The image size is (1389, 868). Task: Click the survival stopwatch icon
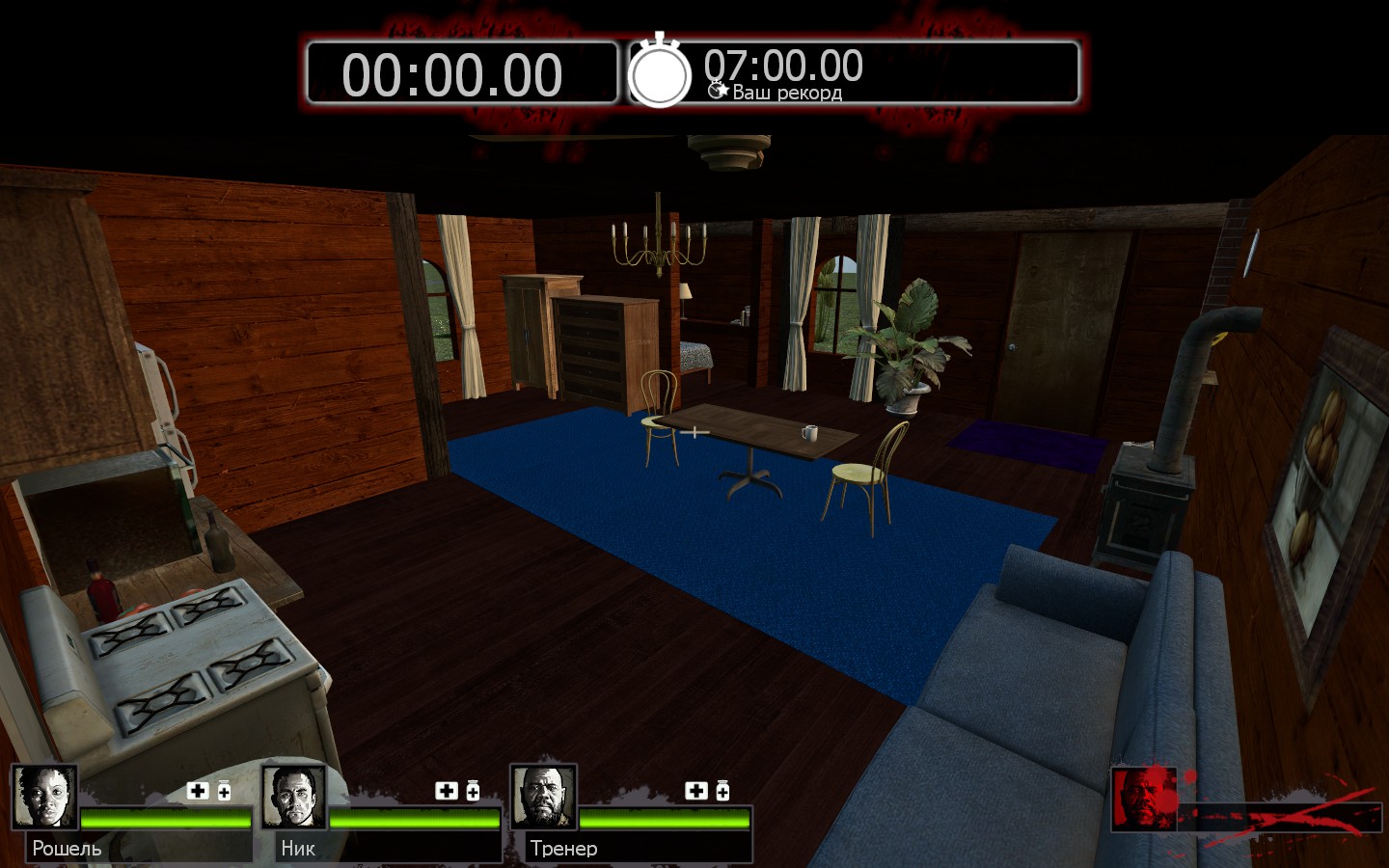click(660, 72)
